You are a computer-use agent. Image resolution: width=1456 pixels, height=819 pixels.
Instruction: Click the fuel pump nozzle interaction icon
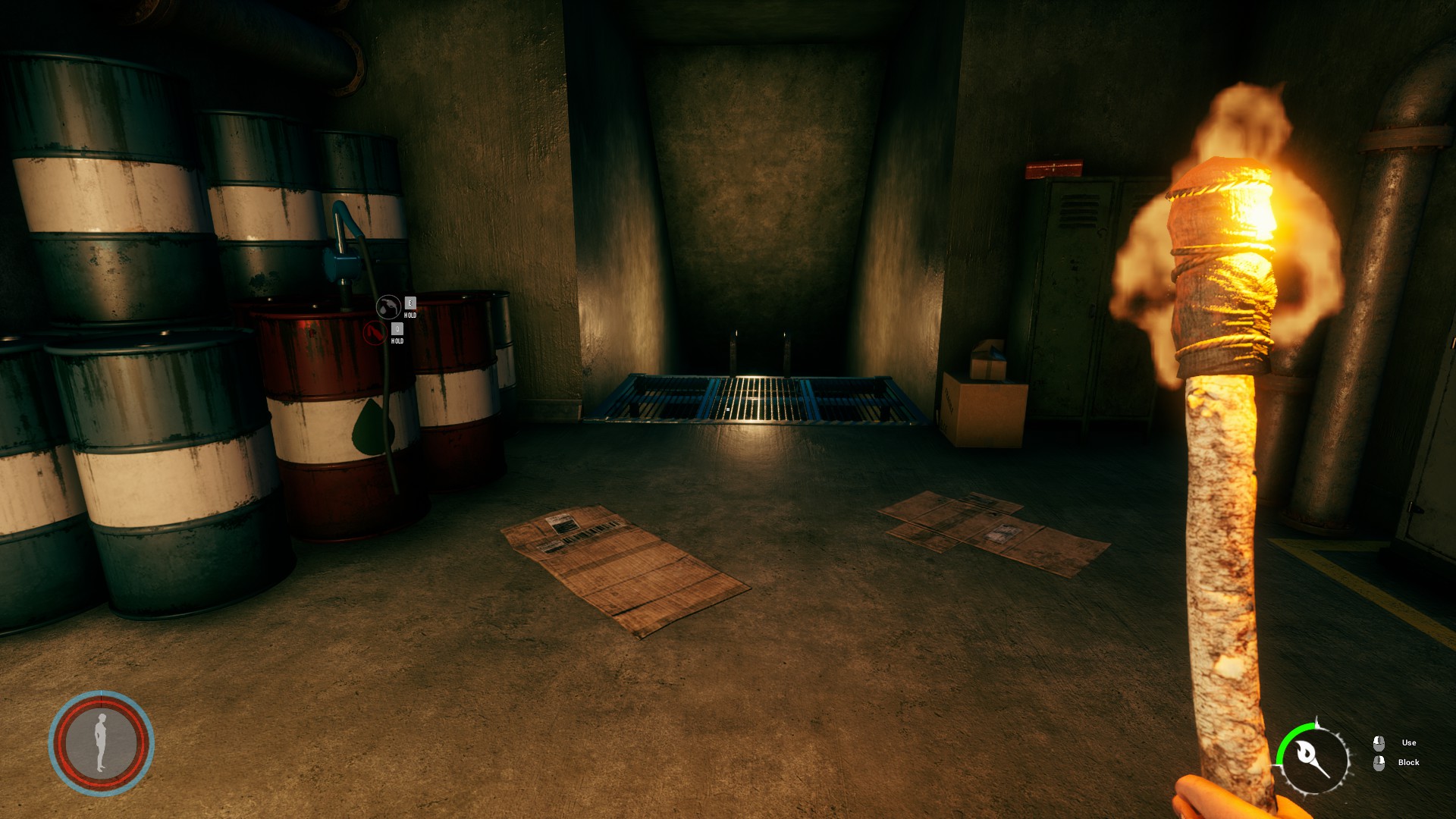click(388, 307)
